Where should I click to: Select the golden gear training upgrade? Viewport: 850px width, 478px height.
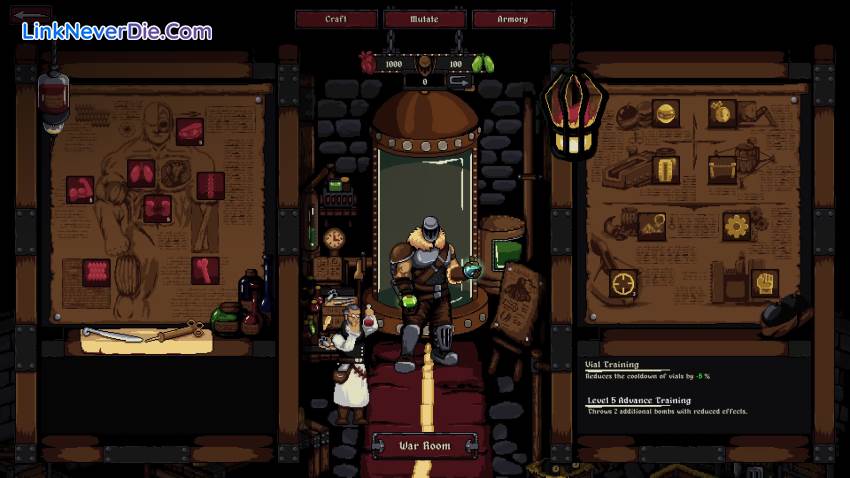[737, 226]
